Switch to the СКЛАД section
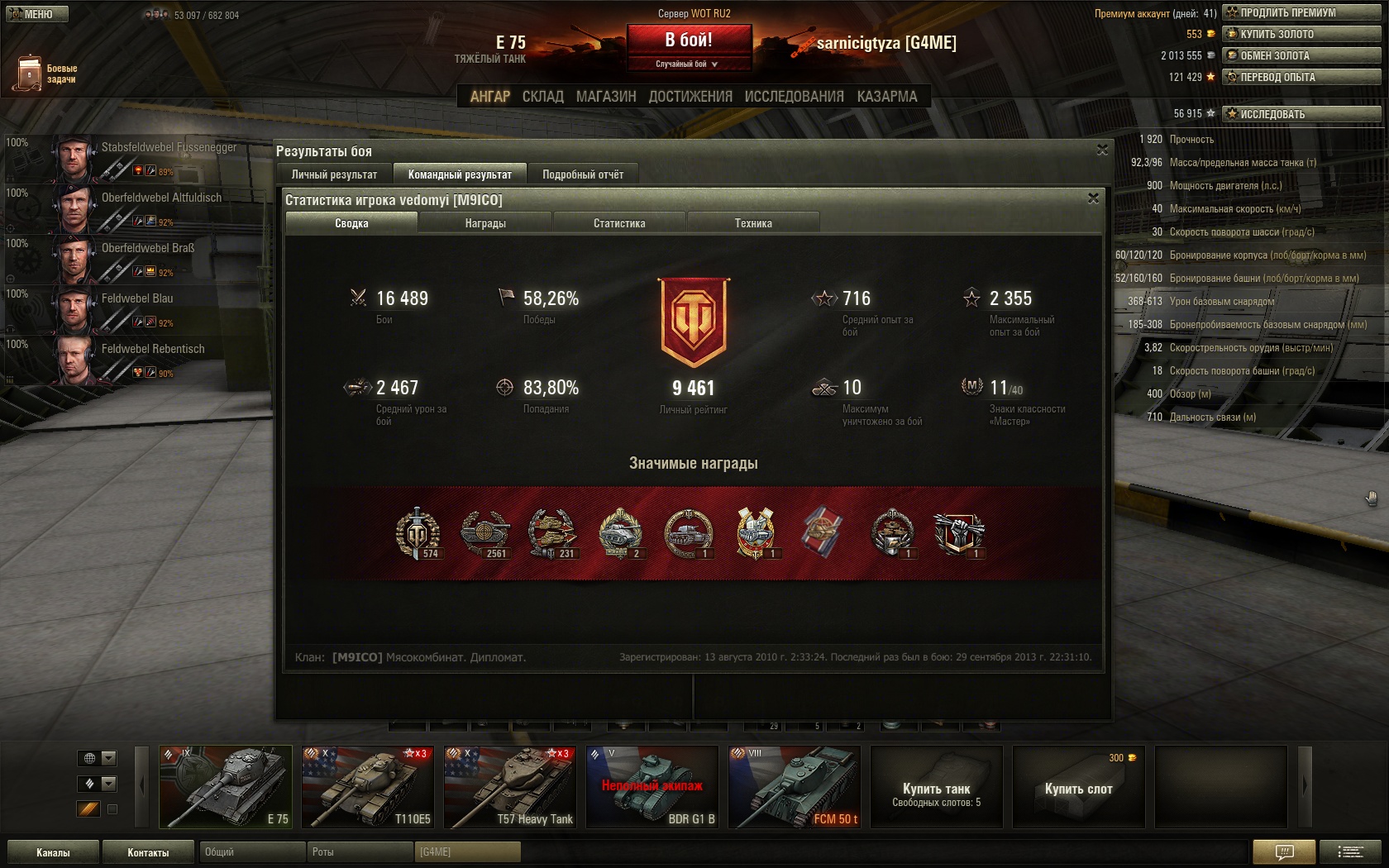The width and height of the screenshot is (1389, 868). [542, 97]
